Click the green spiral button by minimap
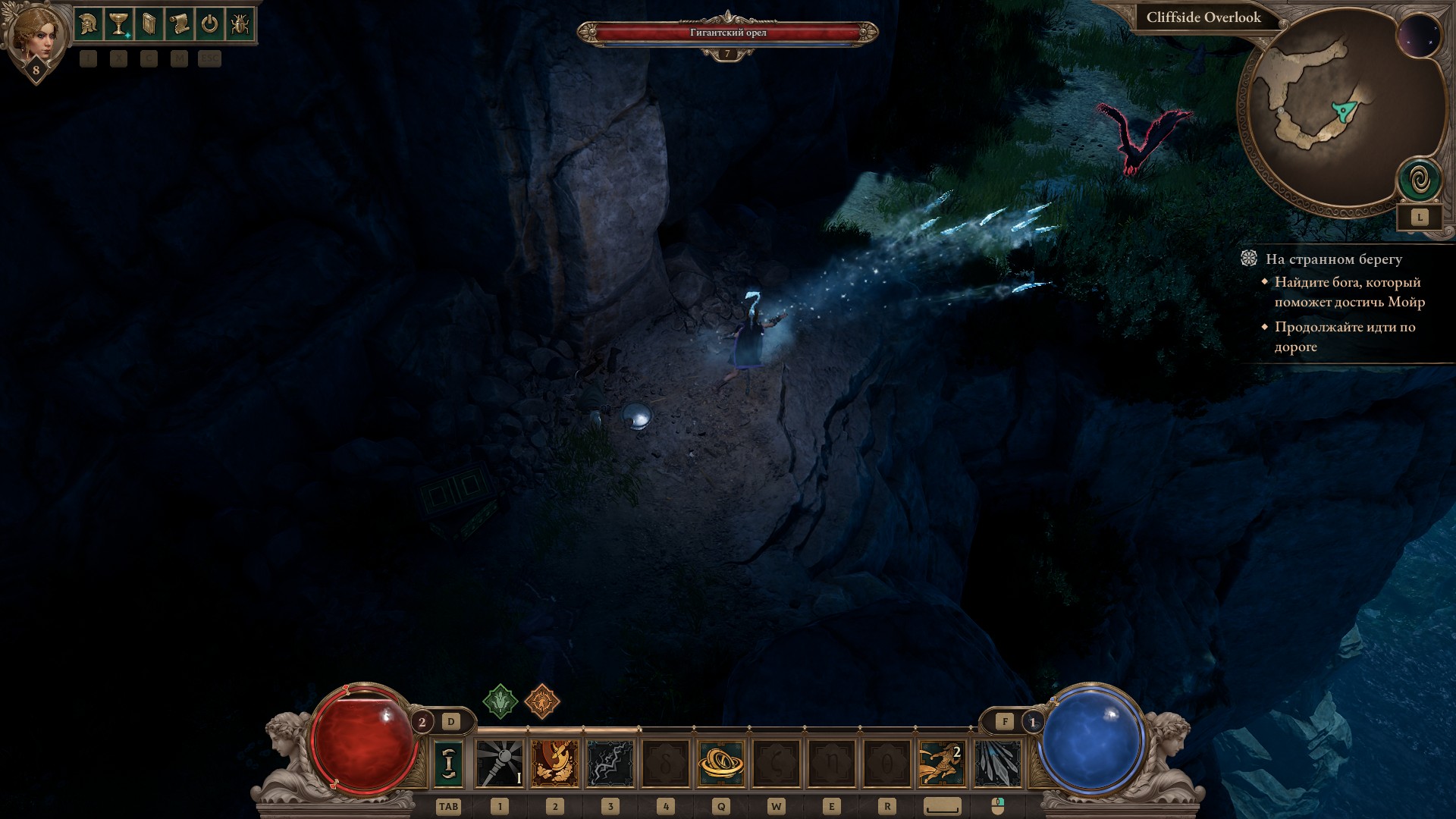Image resolution: width=1456 pixels, height=819 pixels. pyautogui.click(x=1420, y=180)
